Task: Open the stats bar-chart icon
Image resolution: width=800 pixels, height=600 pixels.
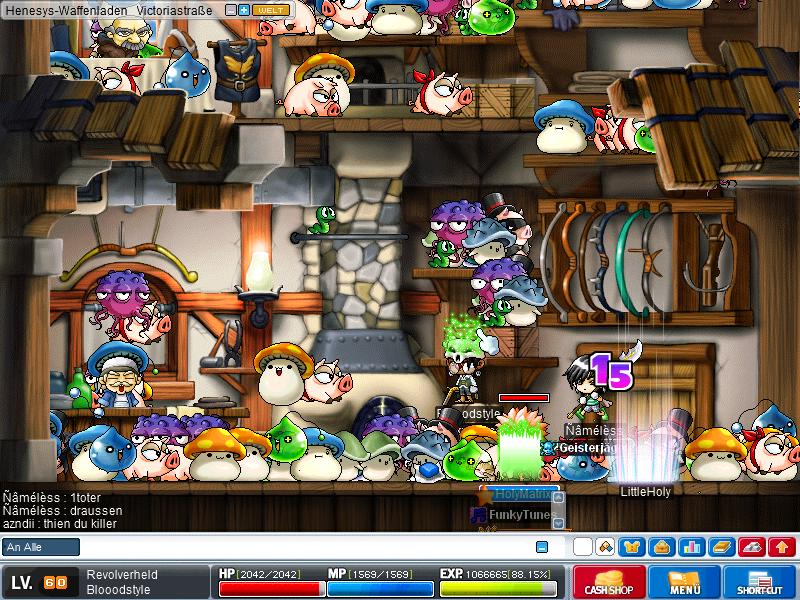Action: [690, 547]
